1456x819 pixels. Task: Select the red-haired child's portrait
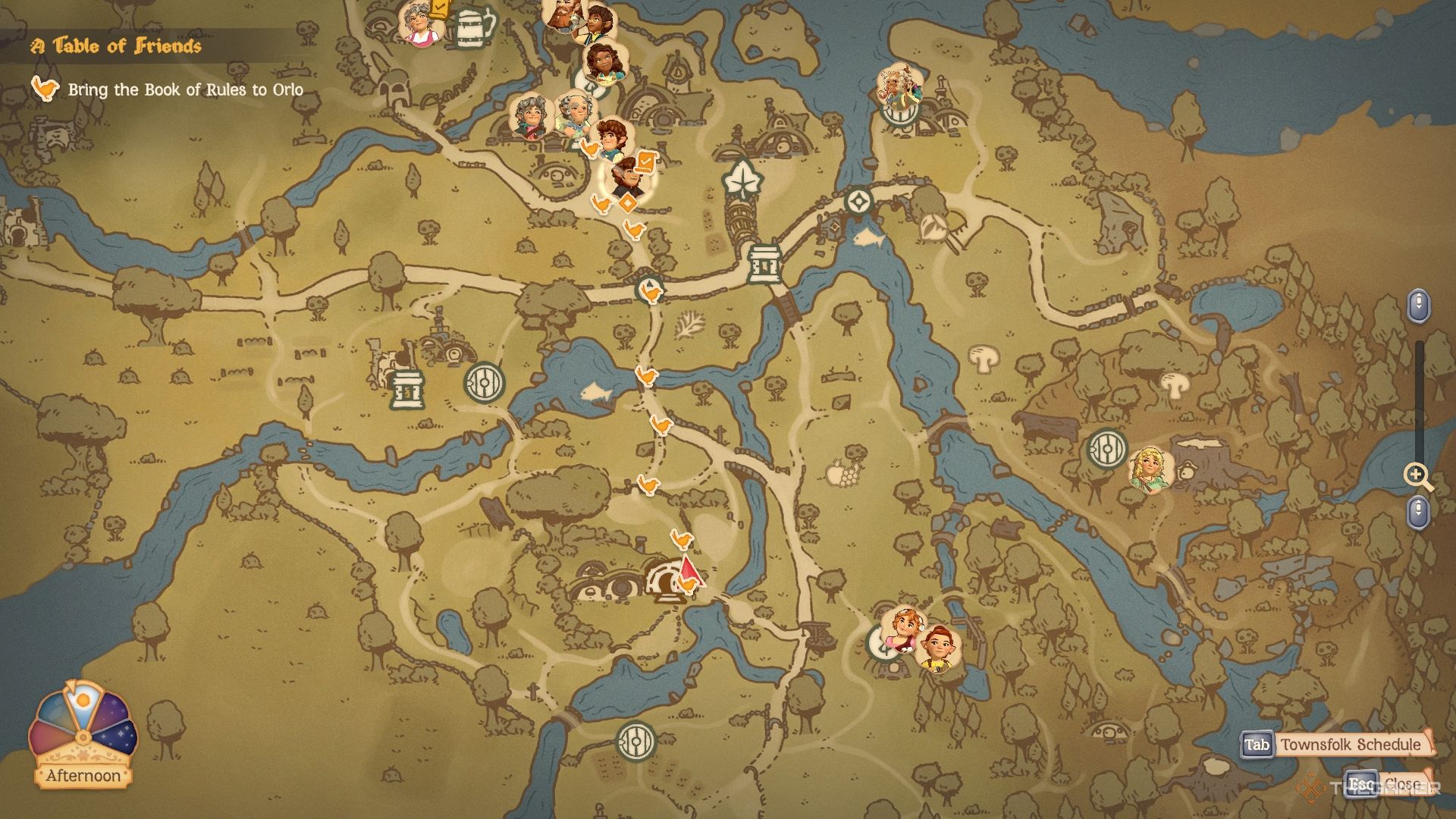pyautogui.click(x=939, y=649)
